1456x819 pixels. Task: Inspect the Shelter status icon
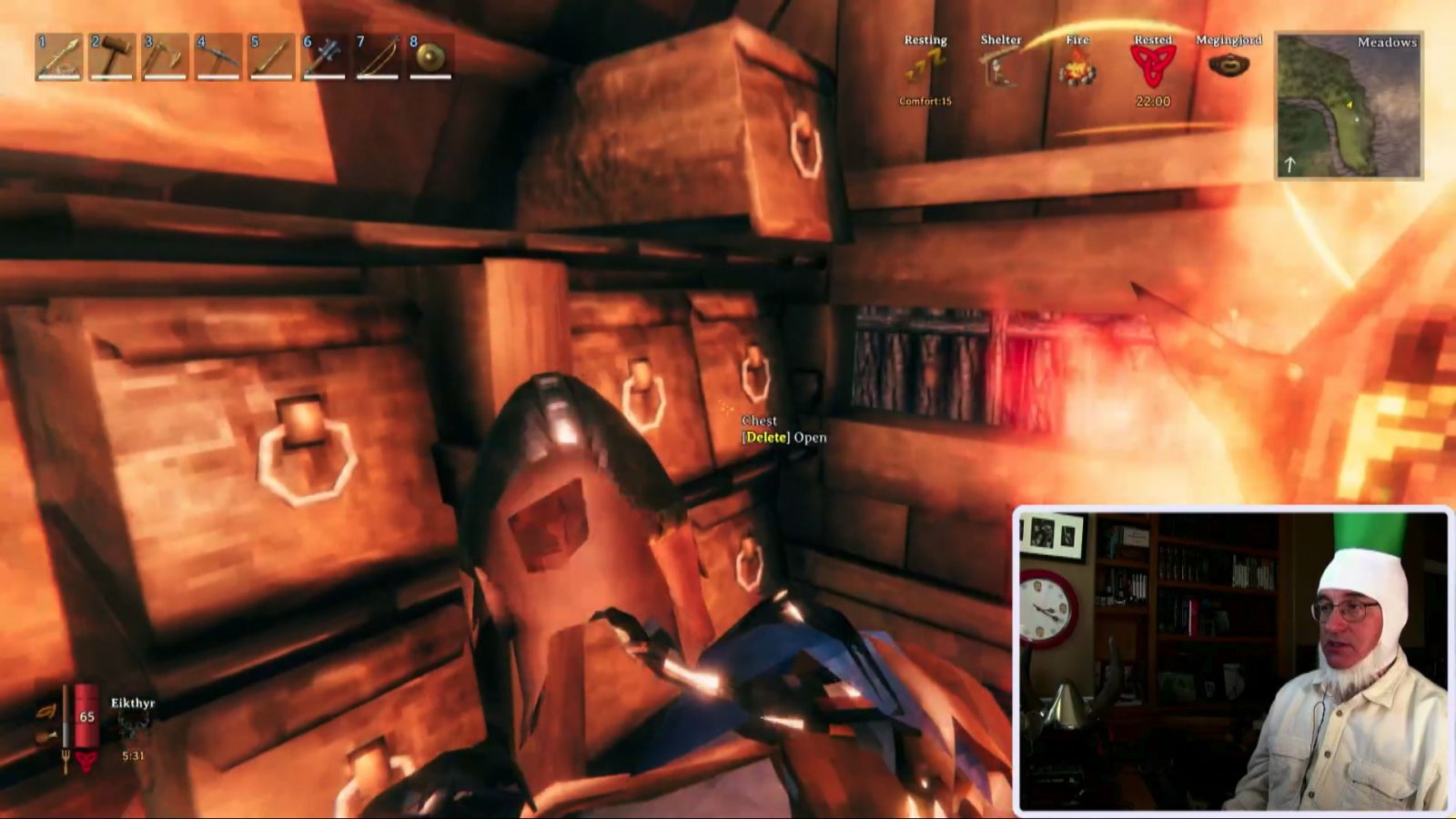click(1000, 66)
